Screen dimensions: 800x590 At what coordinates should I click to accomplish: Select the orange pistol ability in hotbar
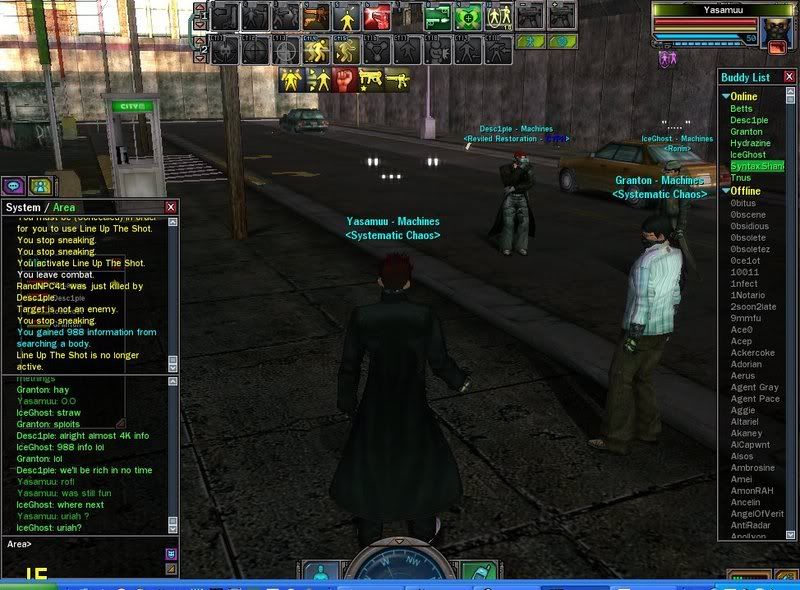(x=317, y=16)
